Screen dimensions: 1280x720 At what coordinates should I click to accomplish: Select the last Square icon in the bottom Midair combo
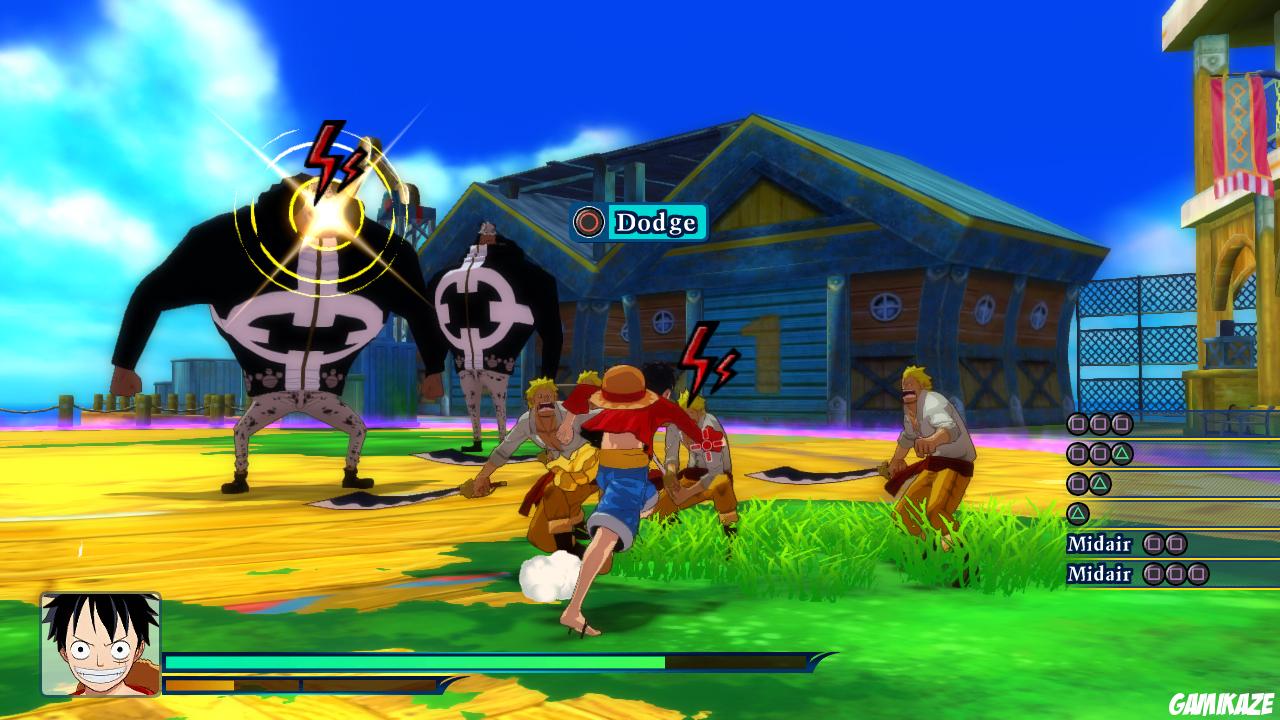click(x=1196, y=575)
